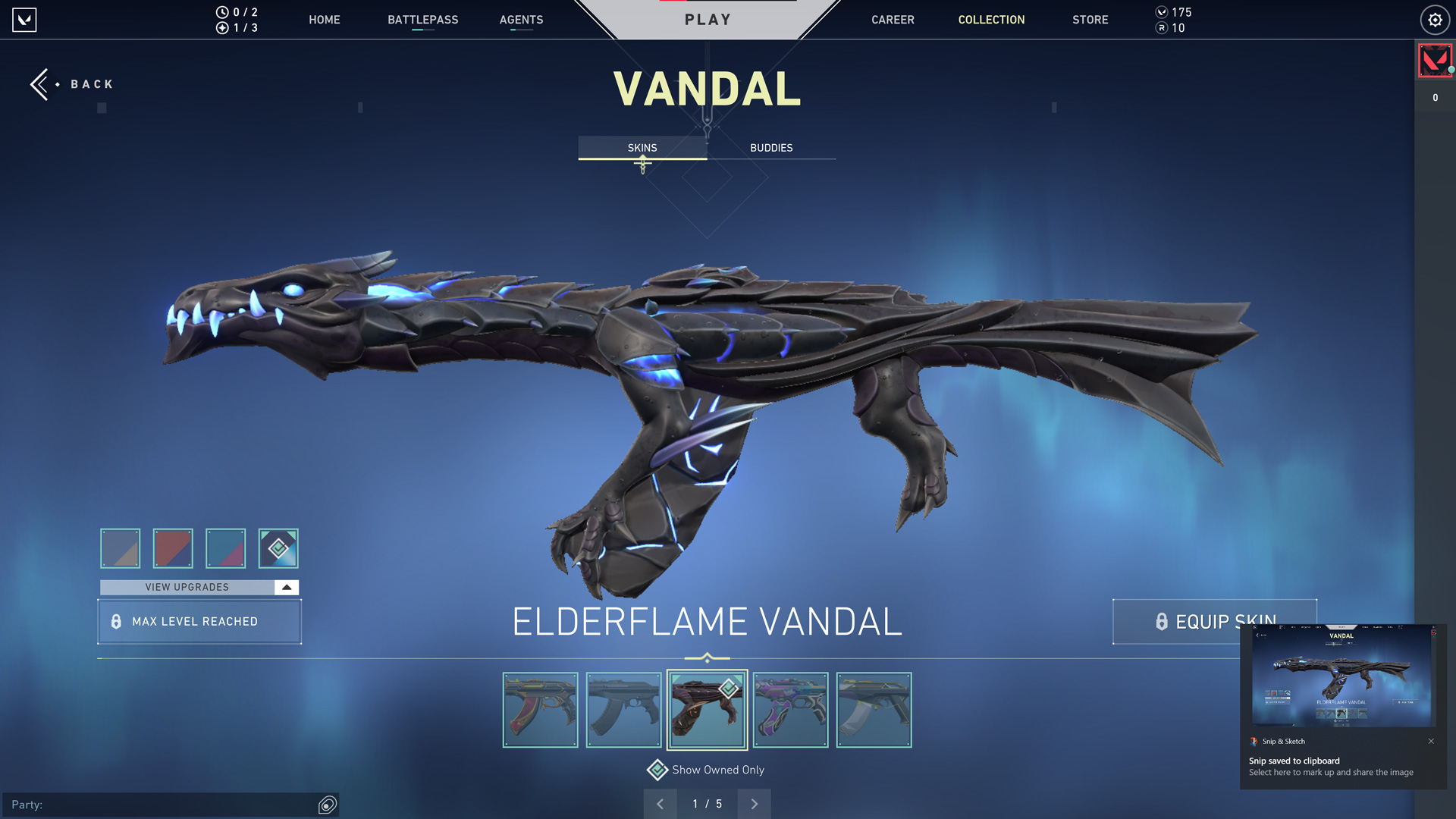
Task: Switch to the Buddies tab
Action: [x=770, y=148]
